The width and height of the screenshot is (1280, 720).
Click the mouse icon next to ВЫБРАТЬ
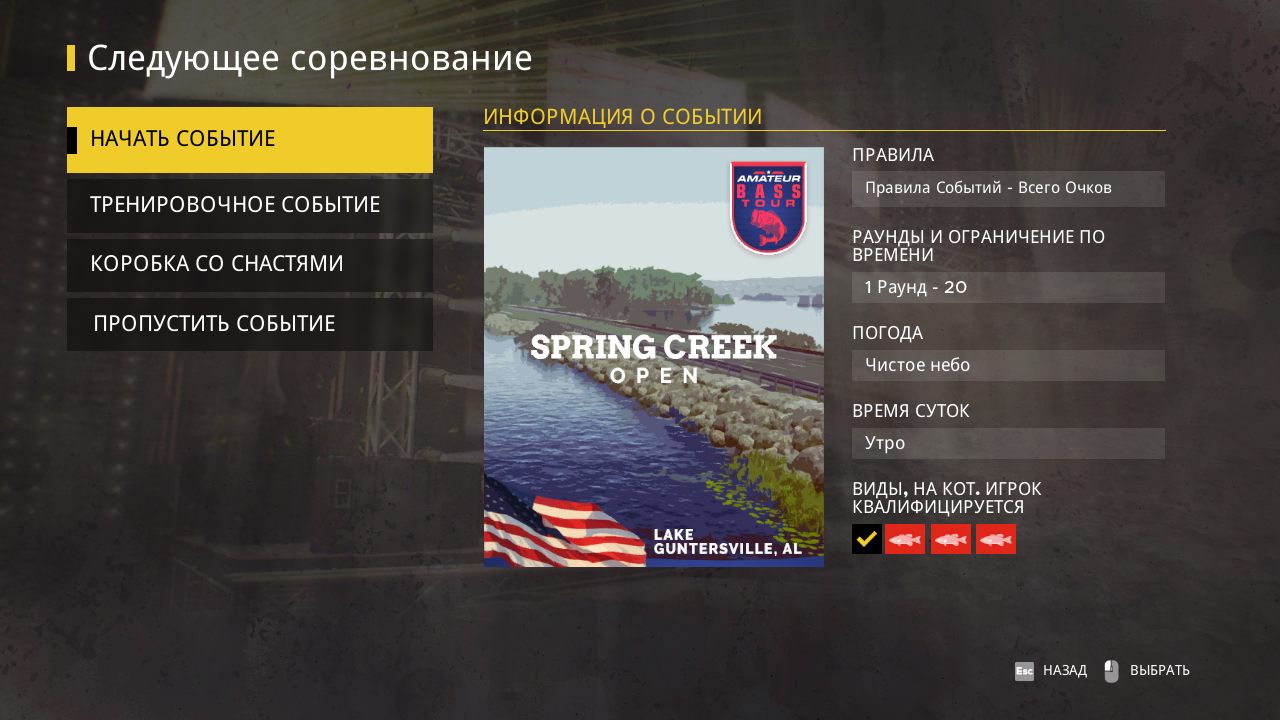click(1110, 670)
